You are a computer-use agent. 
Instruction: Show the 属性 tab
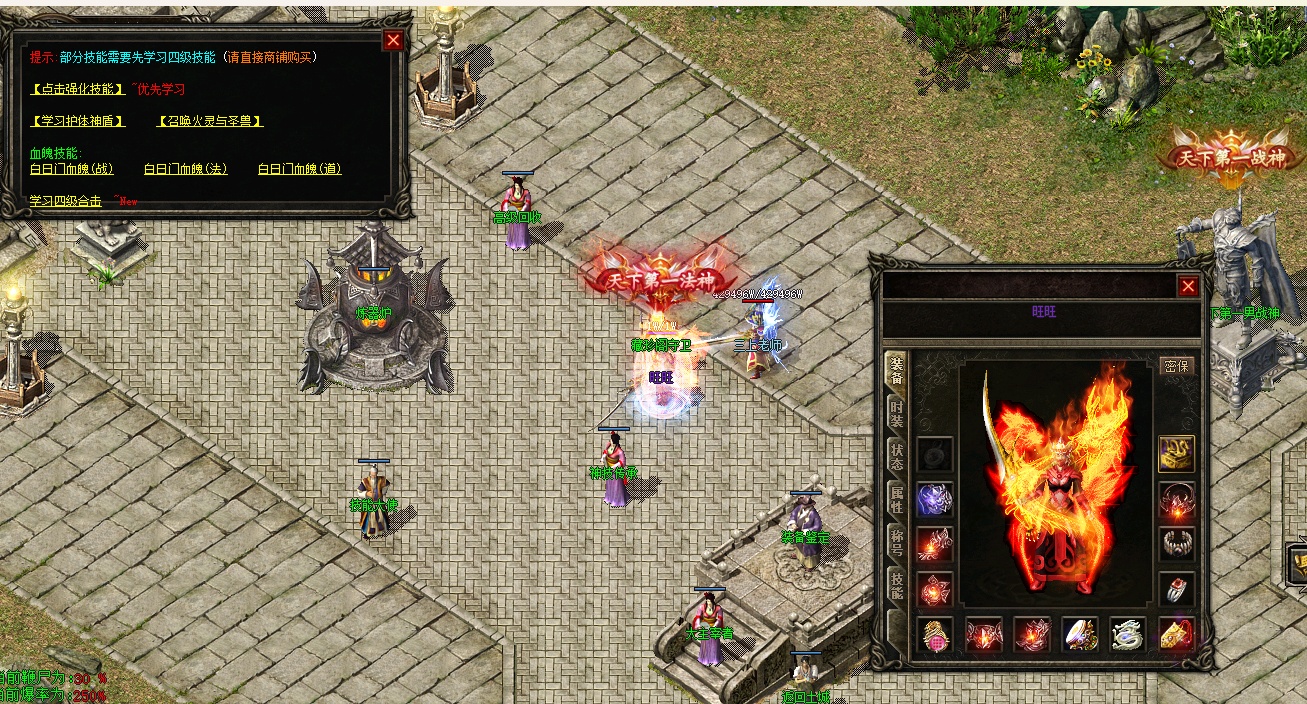897,498
